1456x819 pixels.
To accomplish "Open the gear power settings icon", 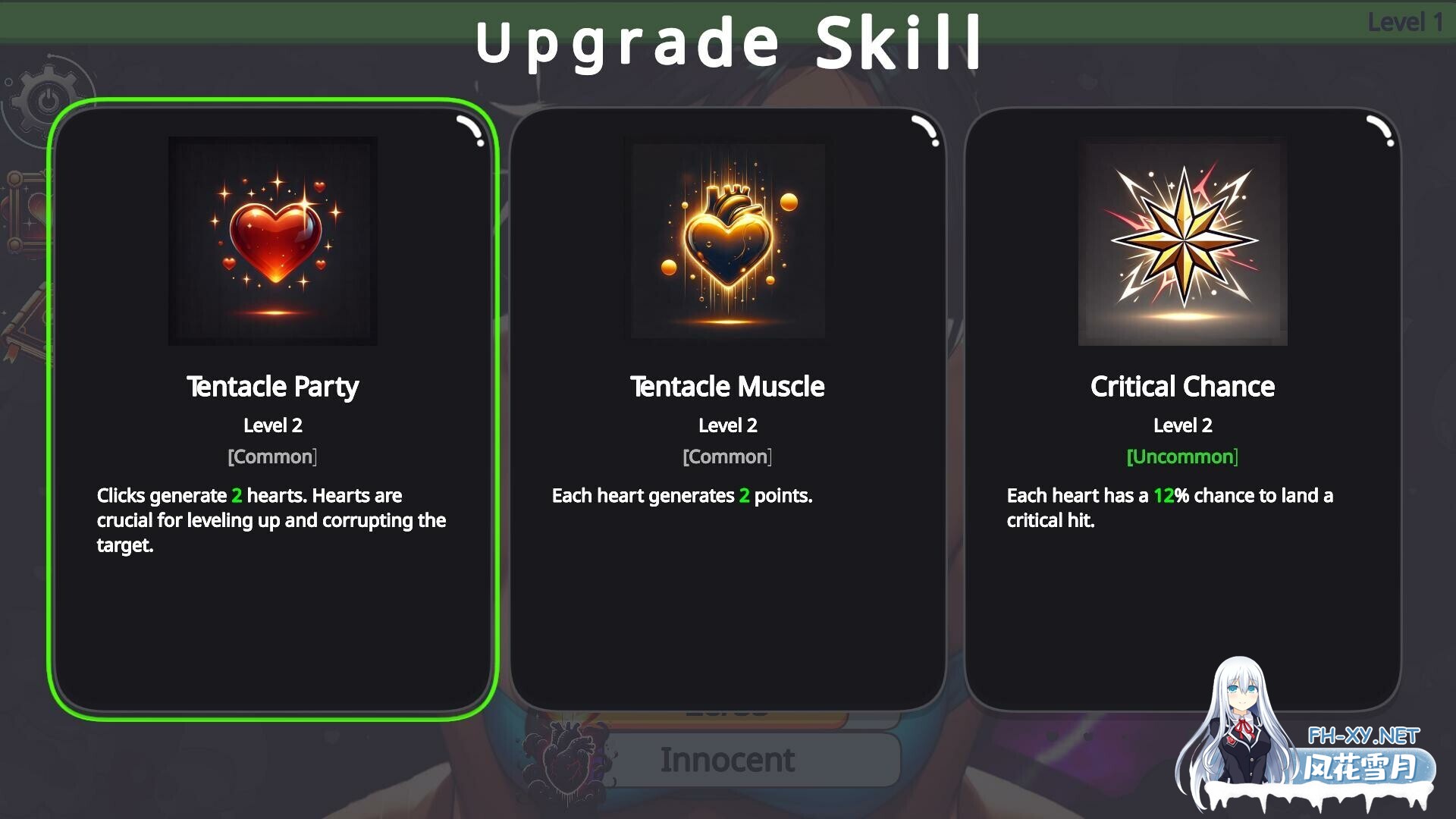I will (x=47, y=98).
